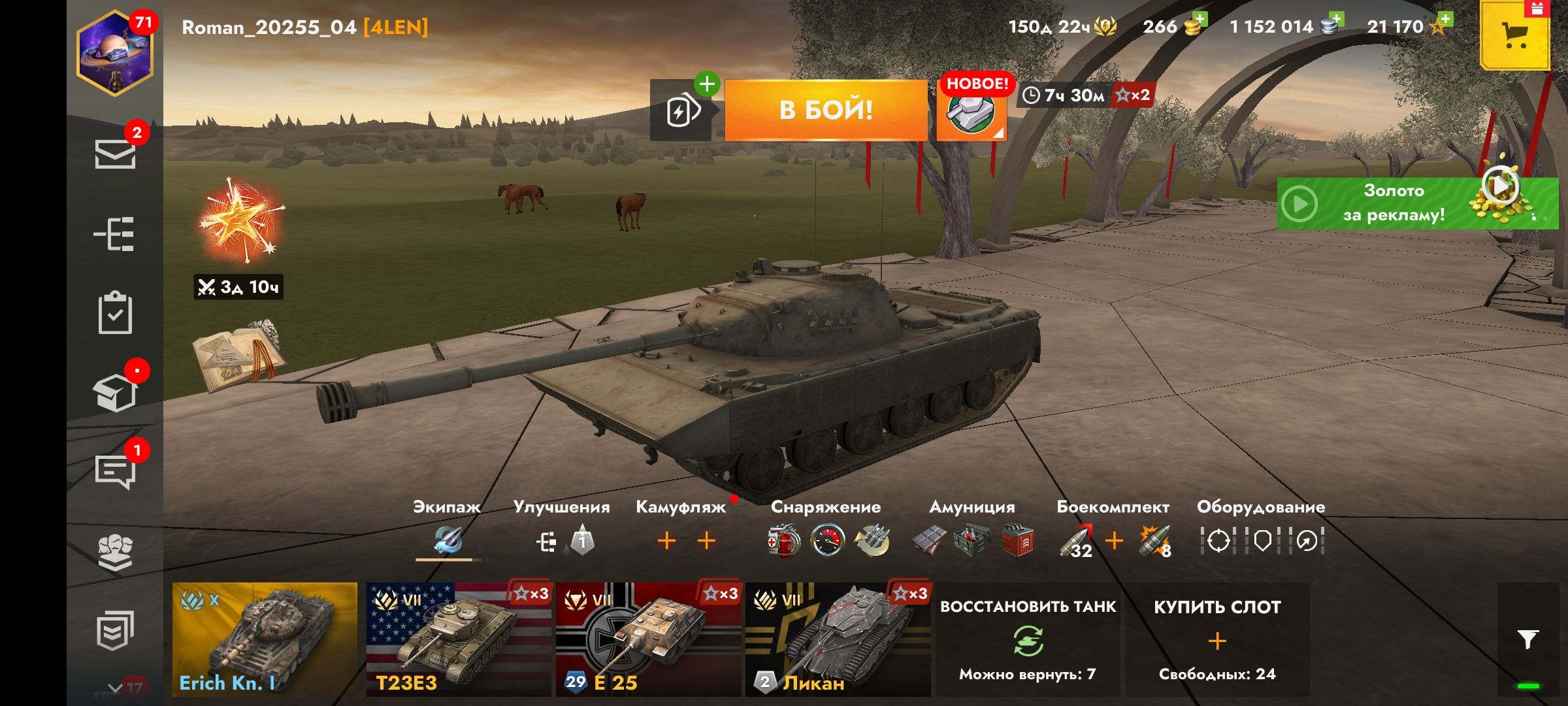Screen dimensions: 1568x706
Task: Open the crates storage box
Action: [115, 392]
